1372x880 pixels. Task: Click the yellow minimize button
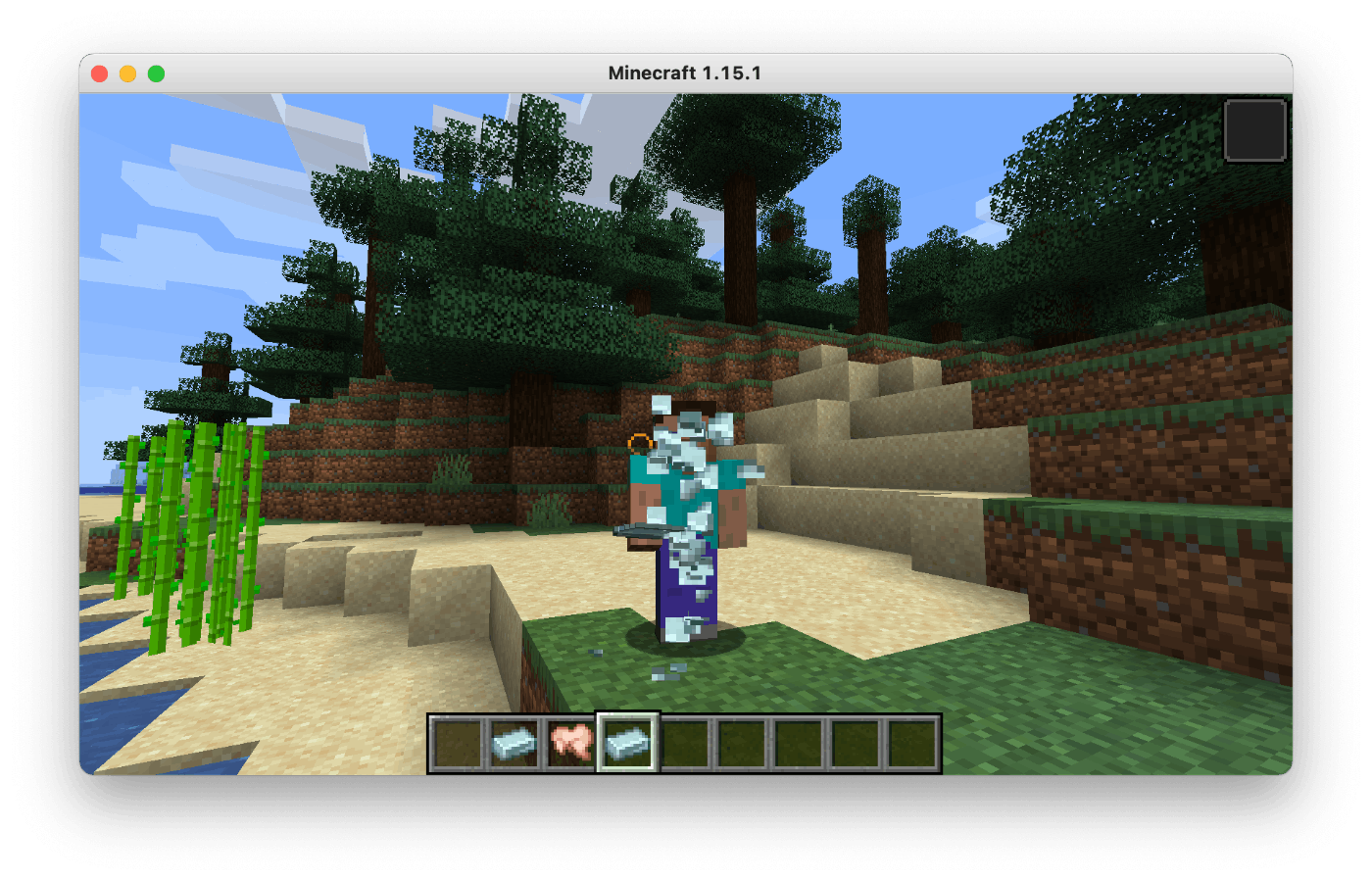click(x=127, y=73)
